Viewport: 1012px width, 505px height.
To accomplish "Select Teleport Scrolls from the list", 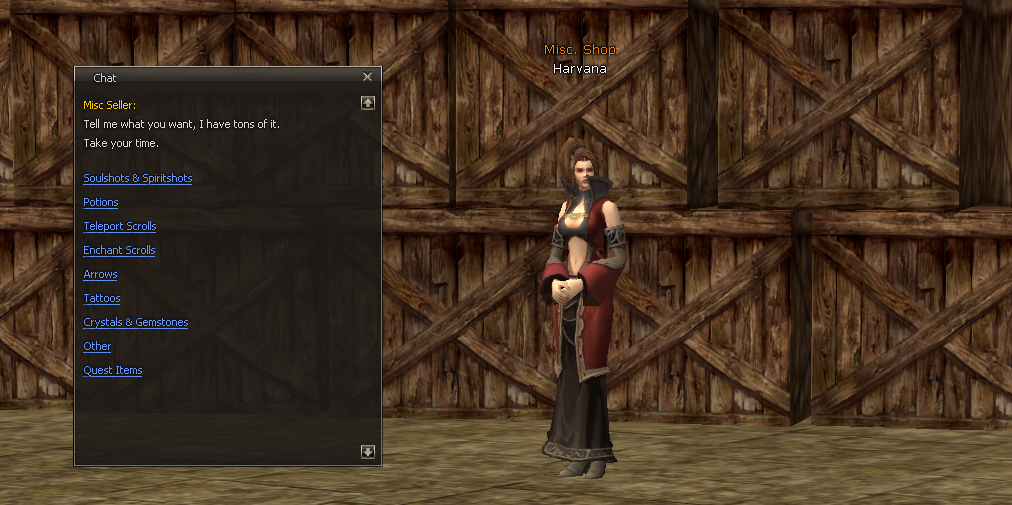I will pos(119,226).
